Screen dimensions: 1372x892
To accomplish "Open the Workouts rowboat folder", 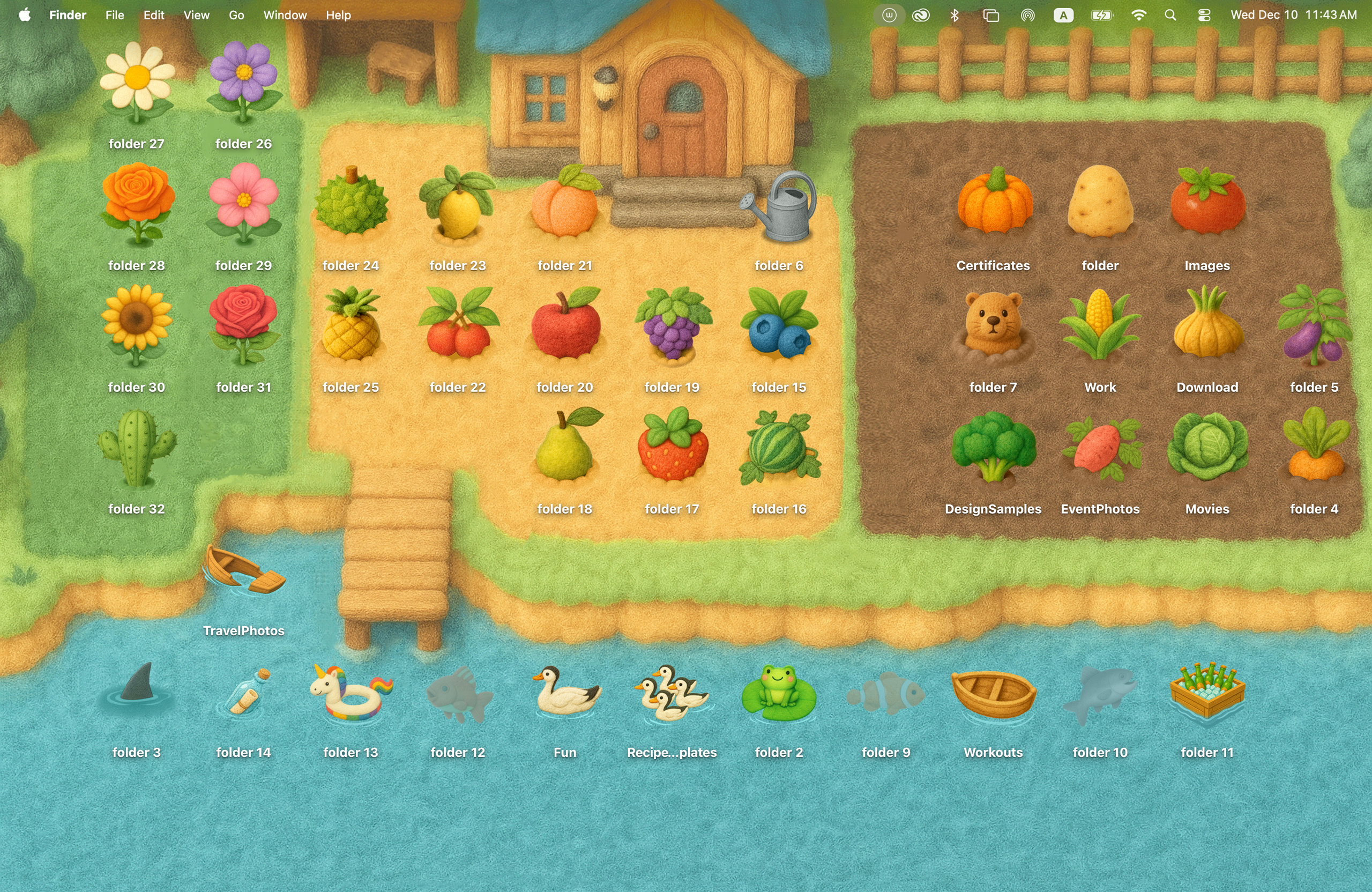I will point(993,696).
